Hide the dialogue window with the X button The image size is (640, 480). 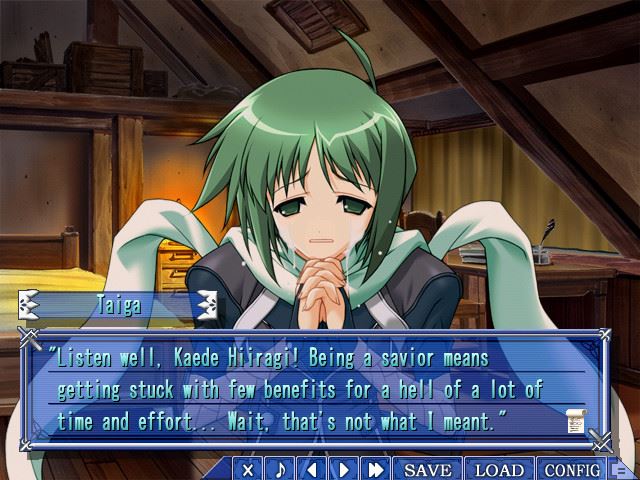pos(249,469)
